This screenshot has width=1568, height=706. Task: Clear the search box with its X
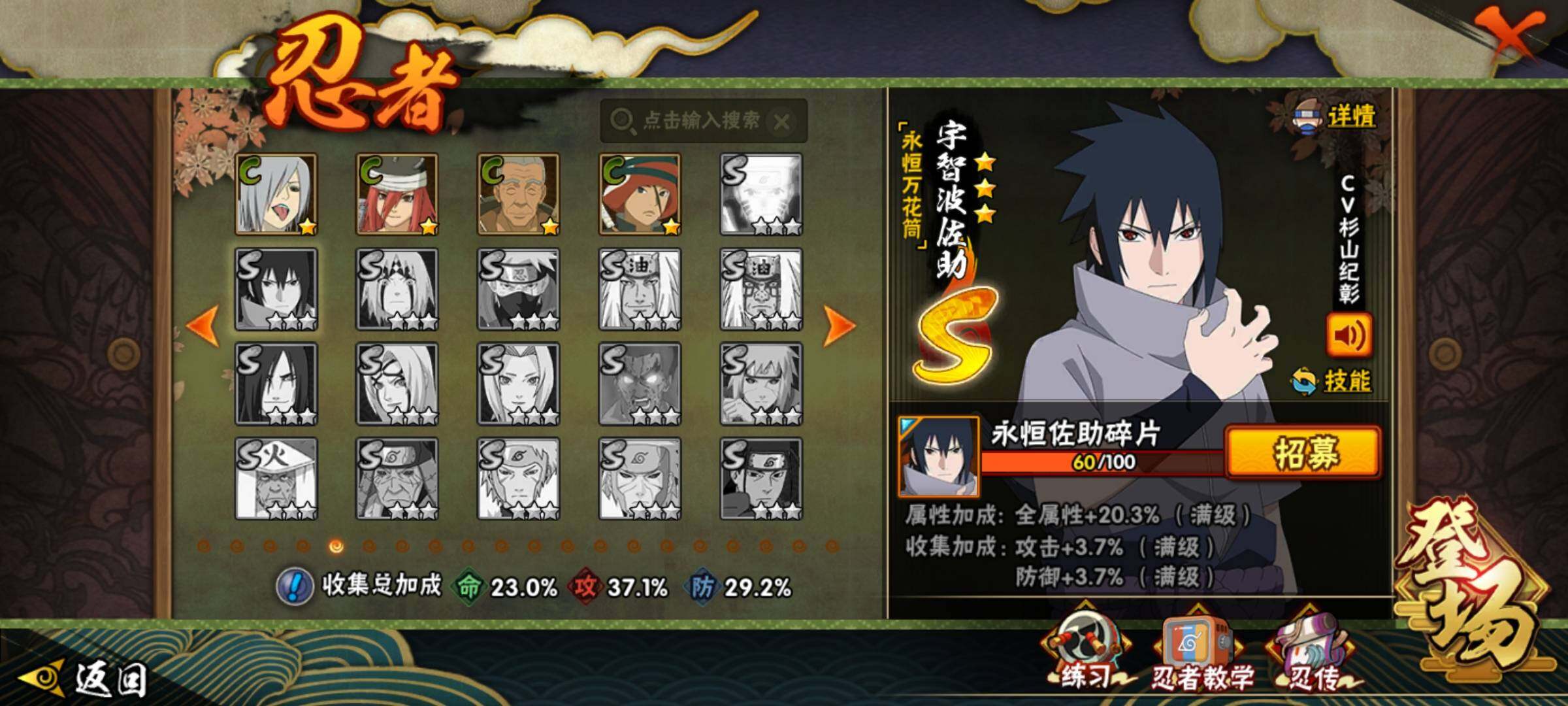click(x=781, y=122)
